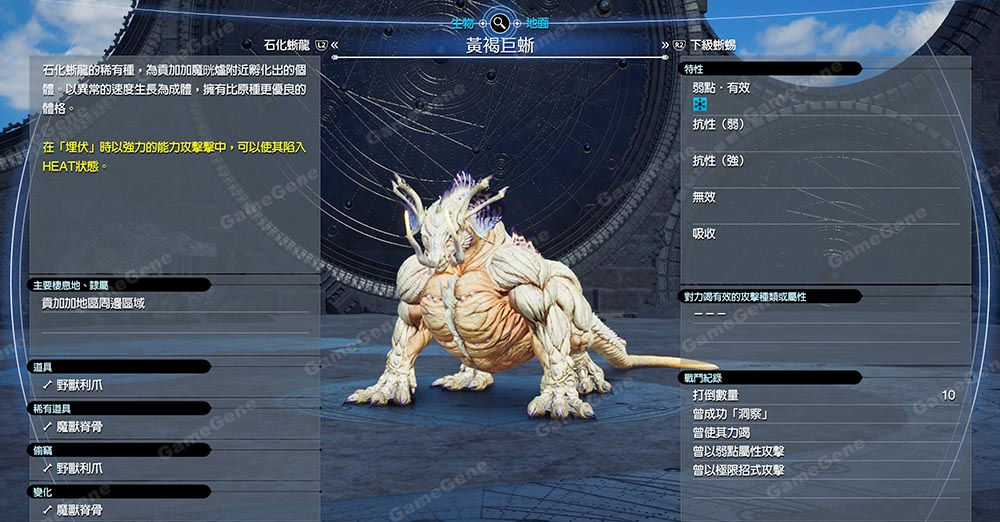1000x522 pixels.
Task: Select the ice weakness icon
Action: (700, 105)
